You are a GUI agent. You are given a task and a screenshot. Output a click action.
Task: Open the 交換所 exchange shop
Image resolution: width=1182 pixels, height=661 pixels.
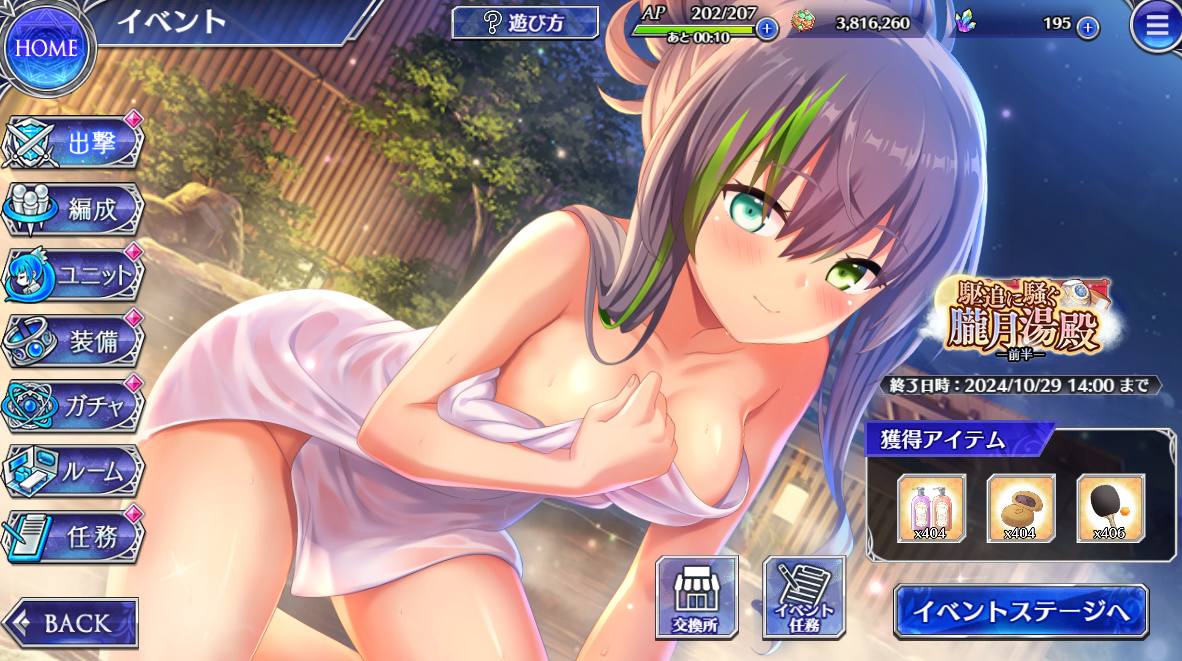click(697, 598)
